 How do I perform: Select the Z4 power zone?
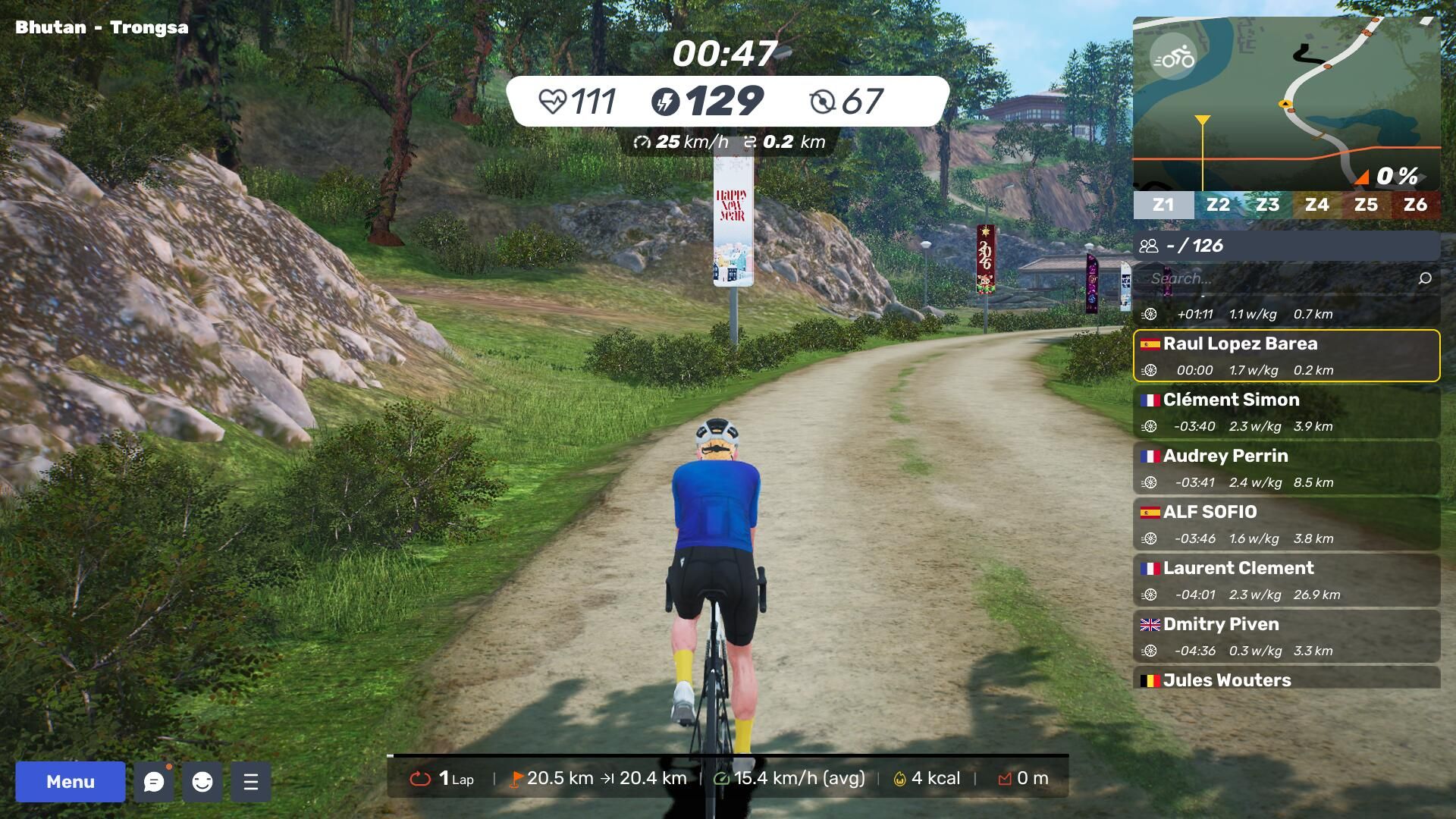tap(1316, 205)
